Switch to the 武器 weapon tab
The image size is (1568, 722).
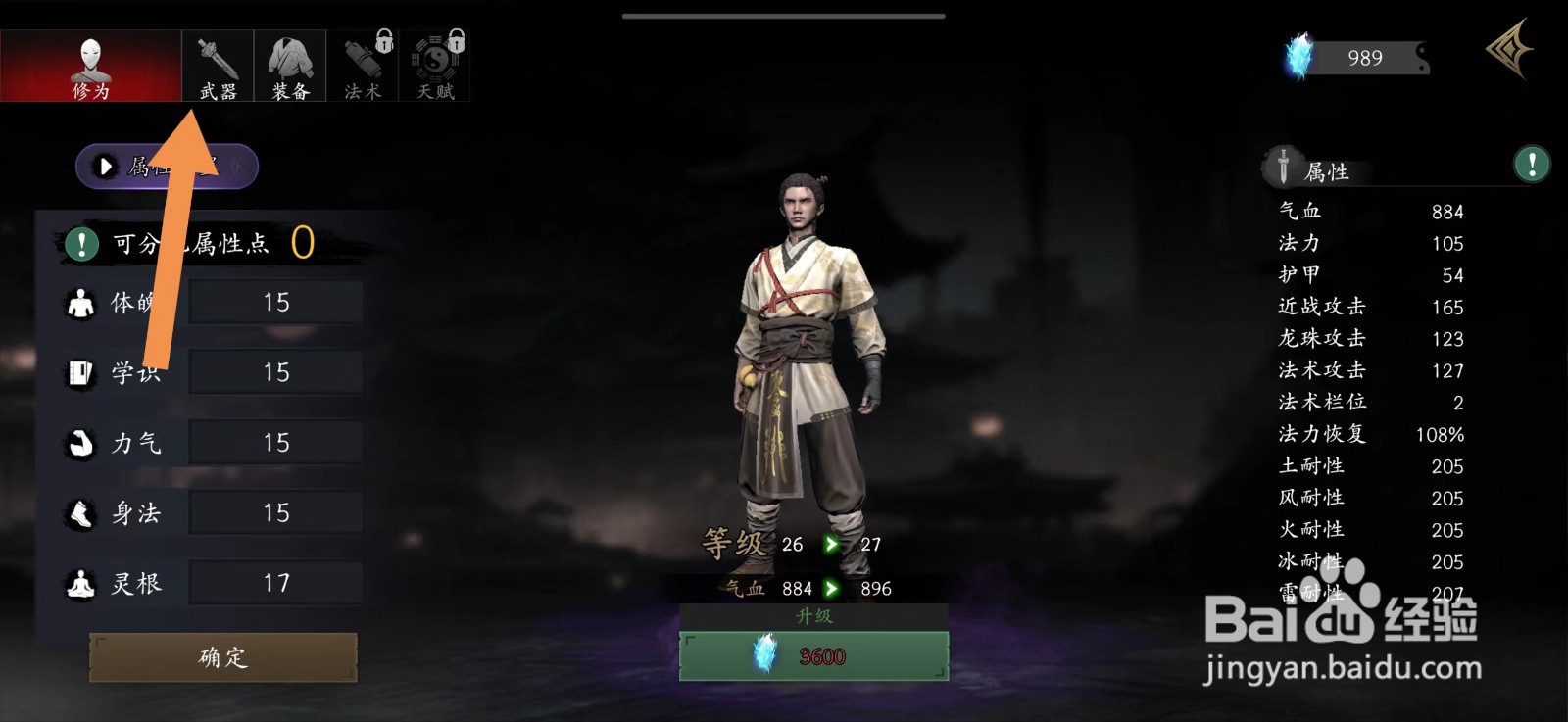[217, 65]
